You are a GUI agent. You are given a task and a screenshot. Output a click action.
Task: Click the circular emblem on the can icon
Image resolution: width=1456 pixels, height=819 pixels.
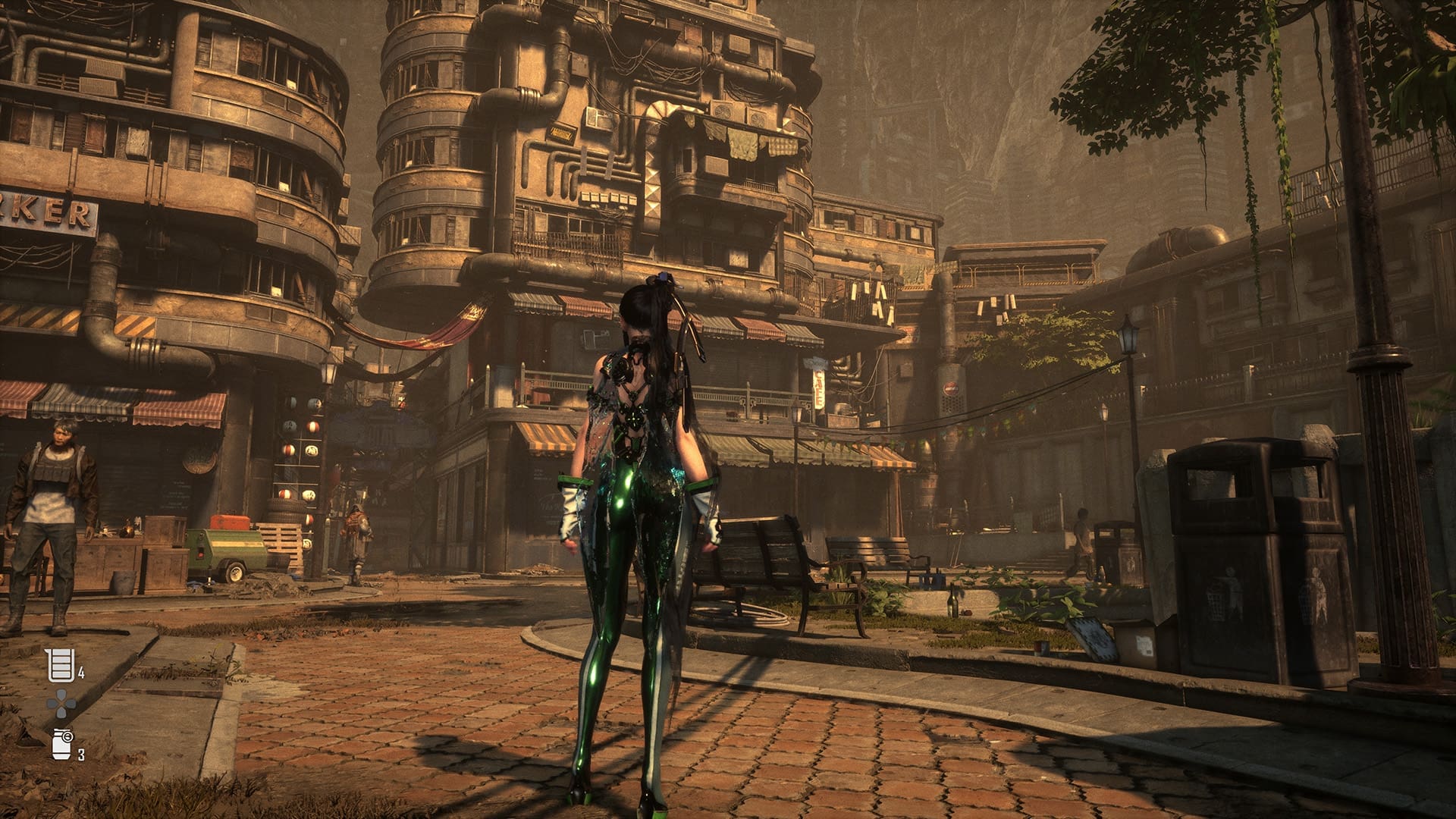67,736
